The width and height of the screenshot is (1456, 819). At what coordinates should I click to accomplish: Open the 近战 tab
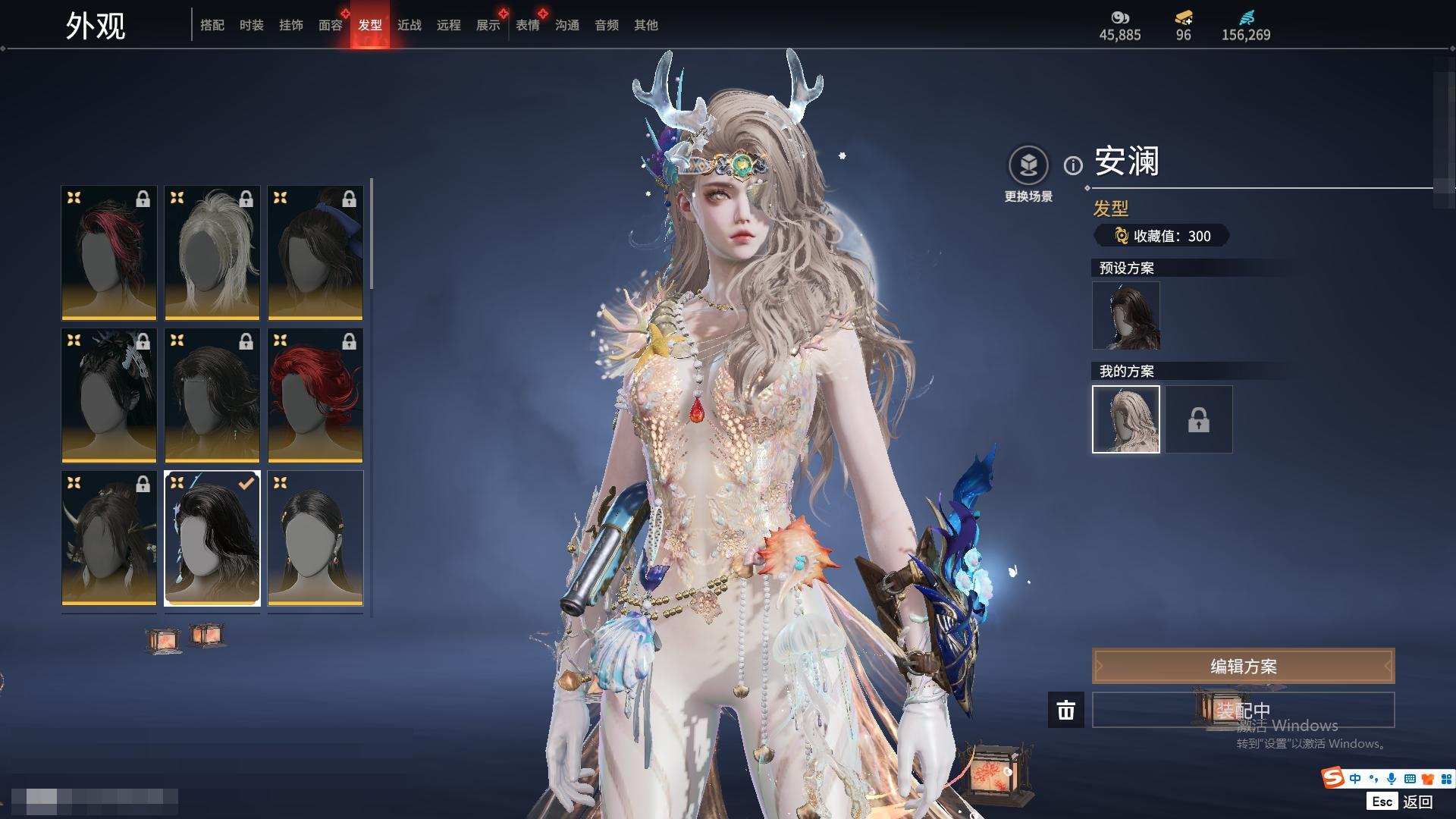pos(409,25)
